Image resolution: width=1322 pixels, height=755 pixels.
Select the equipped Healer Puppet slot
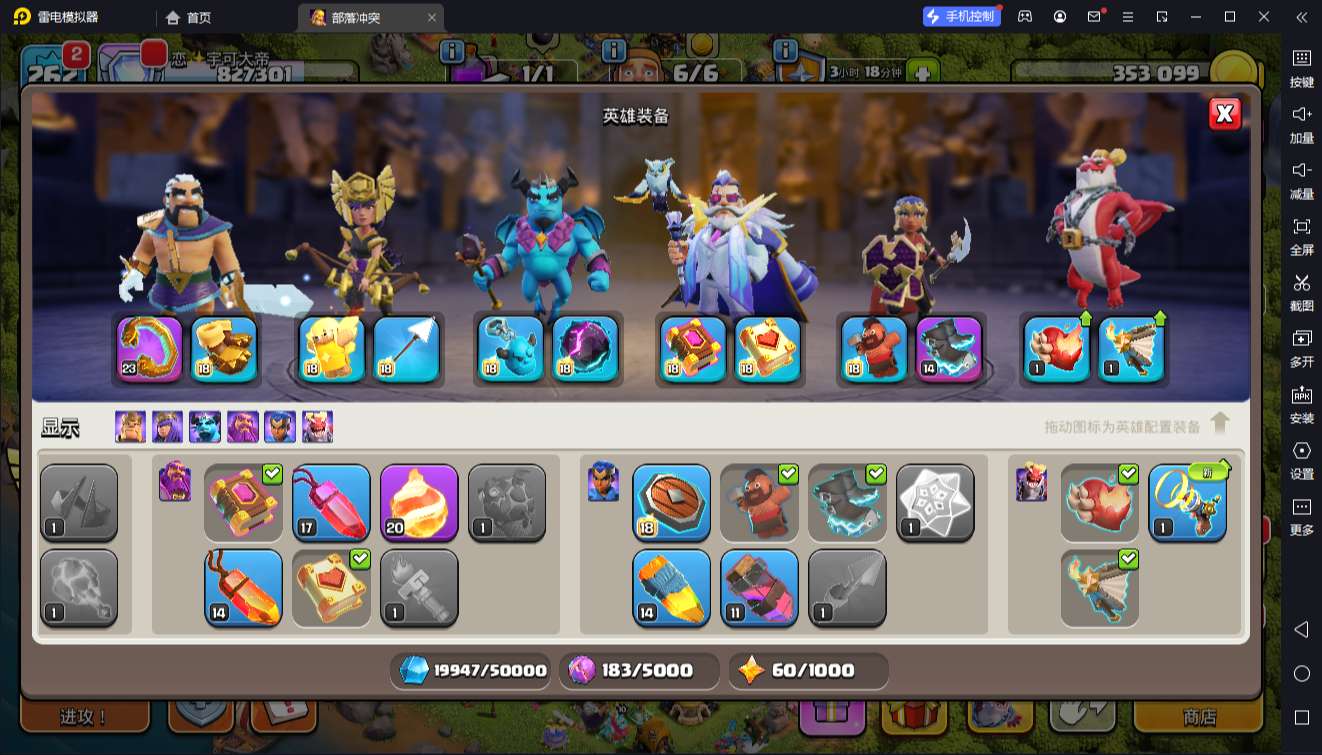point(333,349)
